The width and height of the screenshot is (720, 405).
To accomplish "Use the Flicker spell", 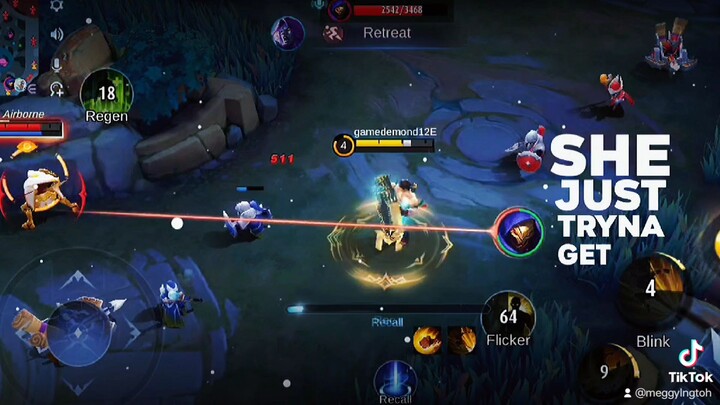I will (x=508, y=316).
